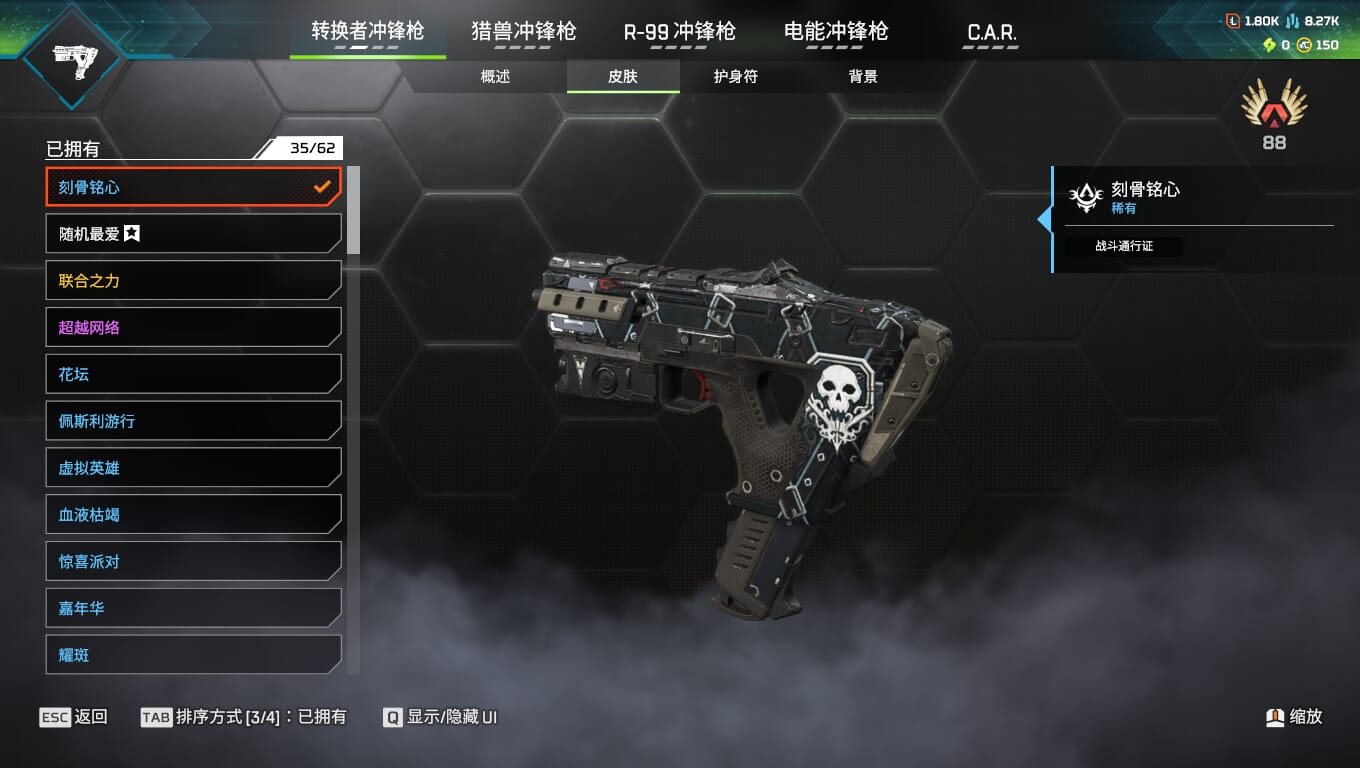
Task: Open the 护身符 charms sub-tab
Action: [736, 77]
